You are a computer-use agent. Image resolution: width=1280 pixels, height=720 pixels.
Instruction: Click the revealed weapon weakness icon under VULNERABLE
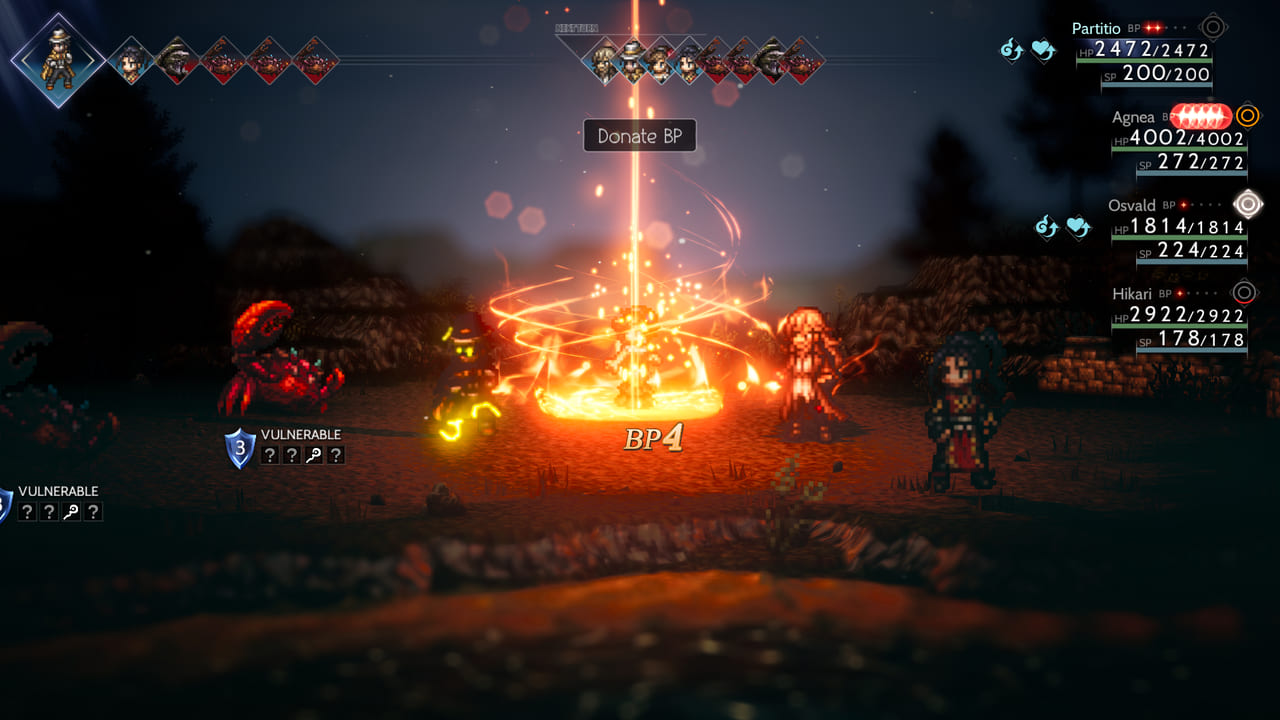coord(314,454)
